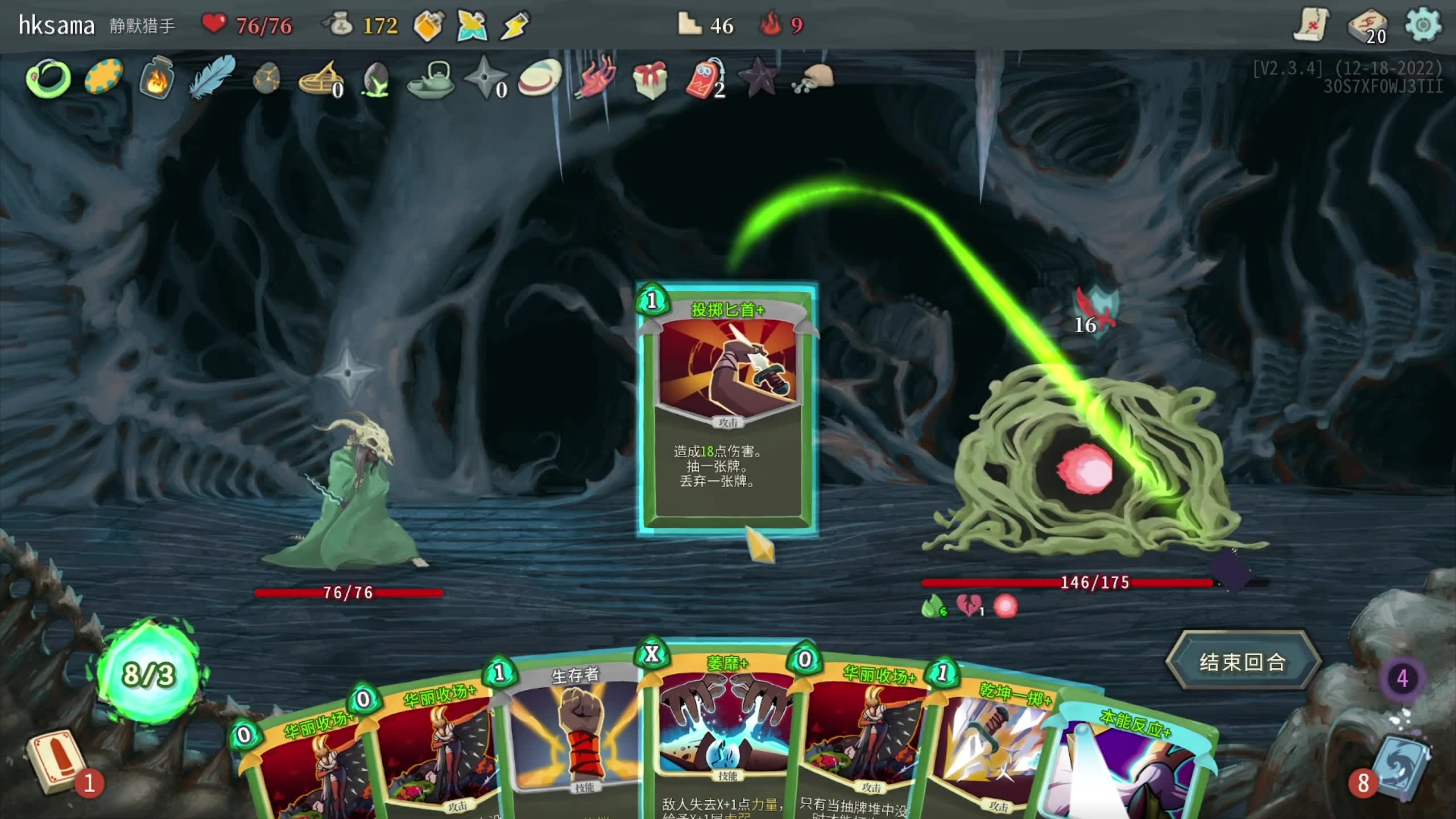Click the End Turn button 结束回合
The width and height of the screenshot is (1456, 819).
click(1242, 662)
